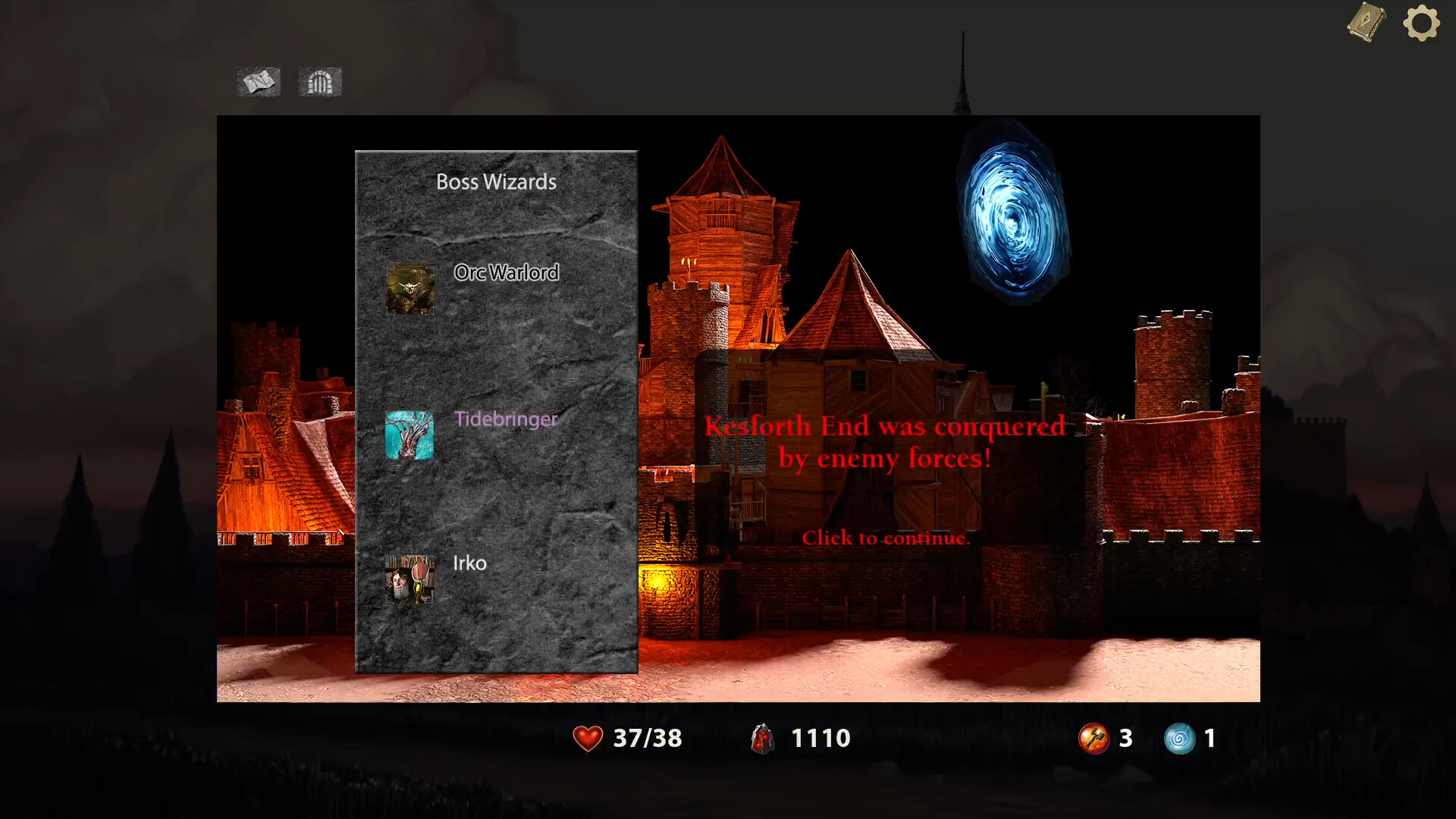Click the 'Click to continue' prompt
Screen dimensions: 1456x819
tap(887, 538)
